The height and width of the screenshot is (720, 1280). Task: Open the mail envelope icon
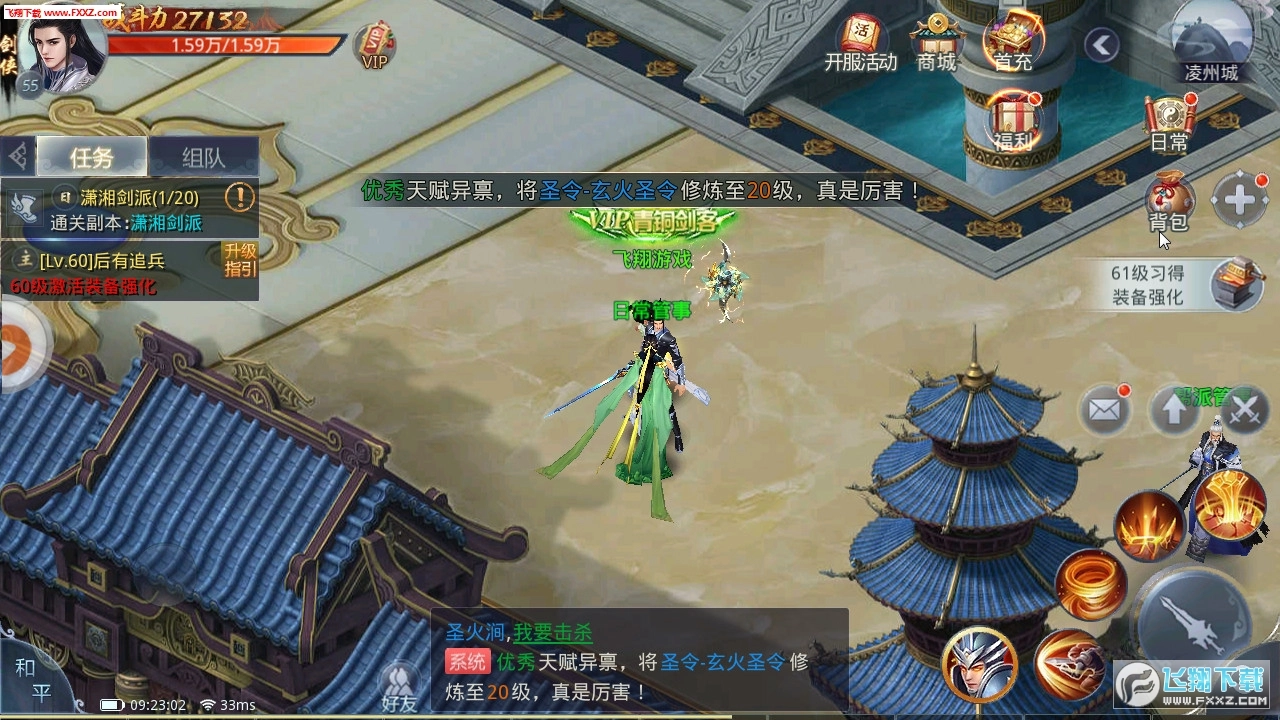(x=1104, y=409)
